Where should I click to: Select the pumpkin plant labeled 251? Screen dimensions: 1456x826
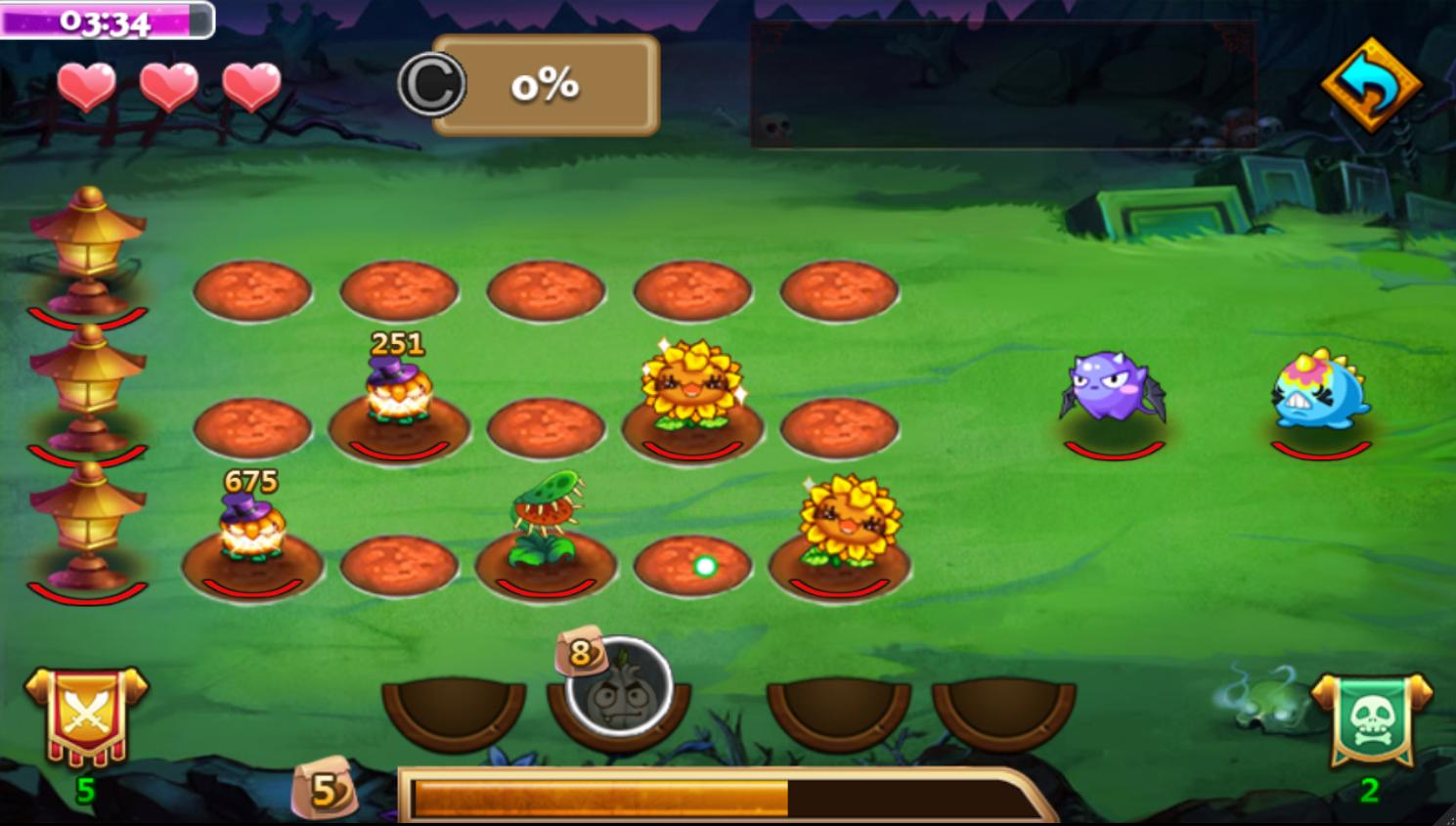398,393
